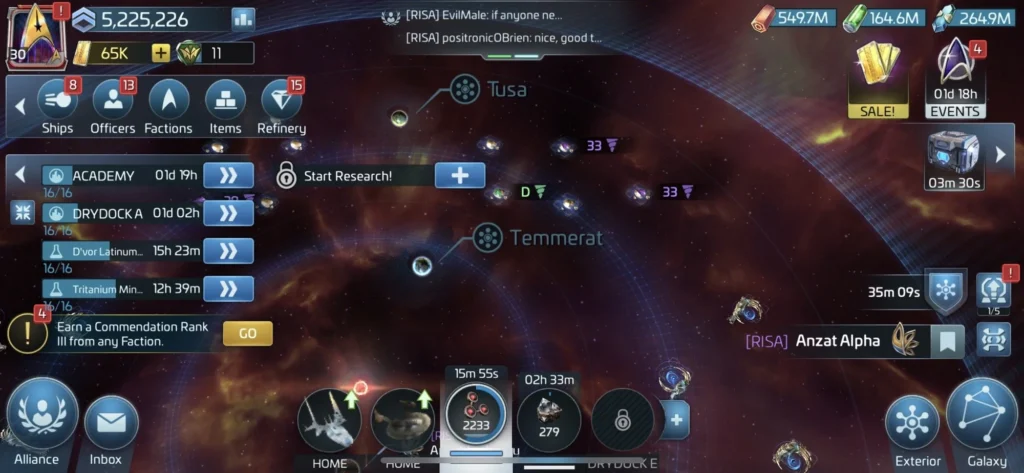Open the Refinery
This screenshot has height=473, width=1024.
pos(281,106)
